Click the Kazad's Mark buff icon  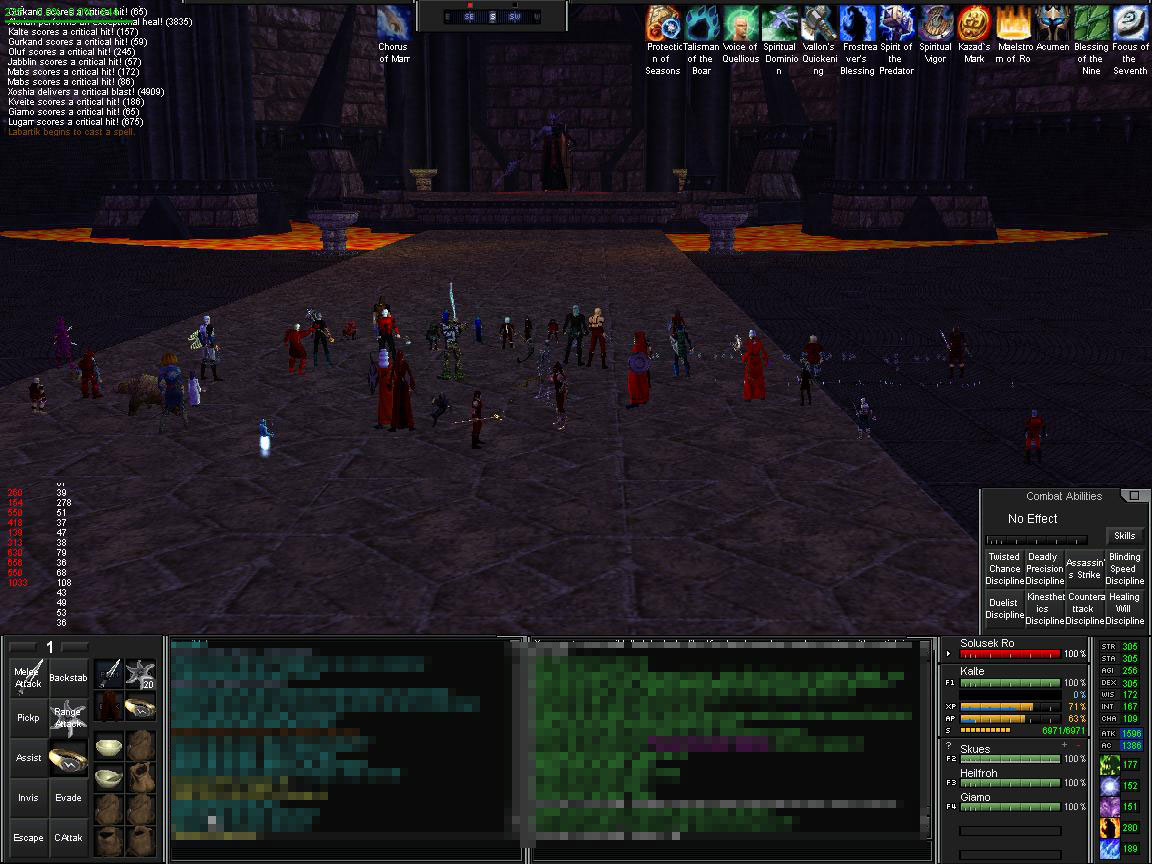[x=973, y=24]
